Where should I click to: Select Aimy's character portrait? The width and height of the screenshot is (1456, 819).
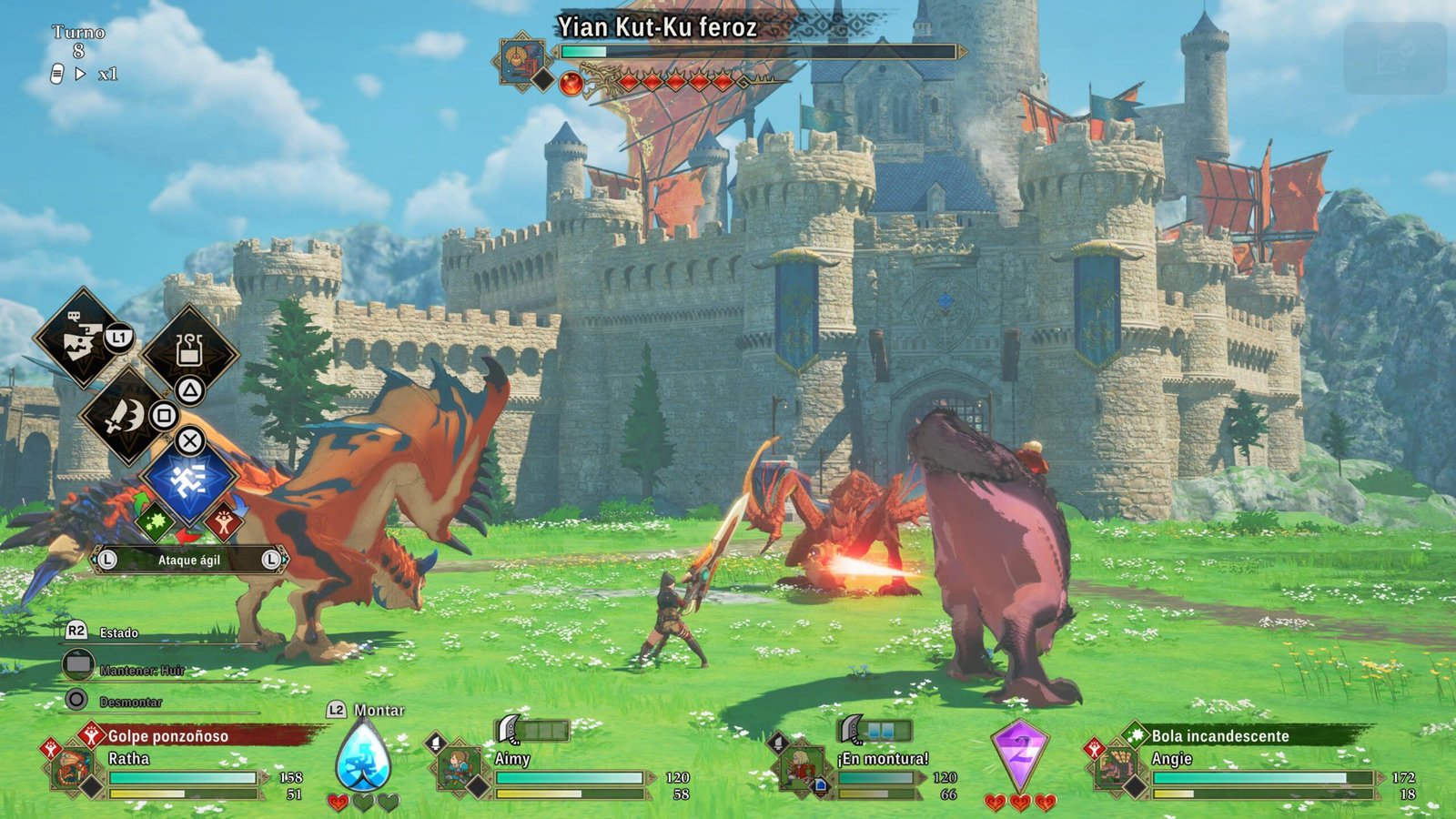[459, 769]
